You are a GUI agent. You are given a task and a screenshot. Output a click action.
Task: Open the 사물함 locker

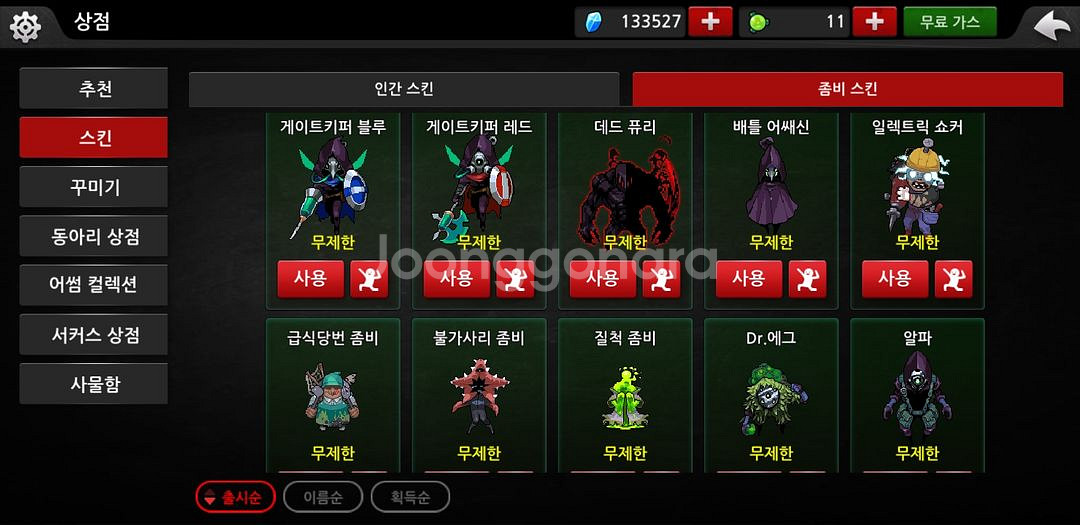pos(94,384)
